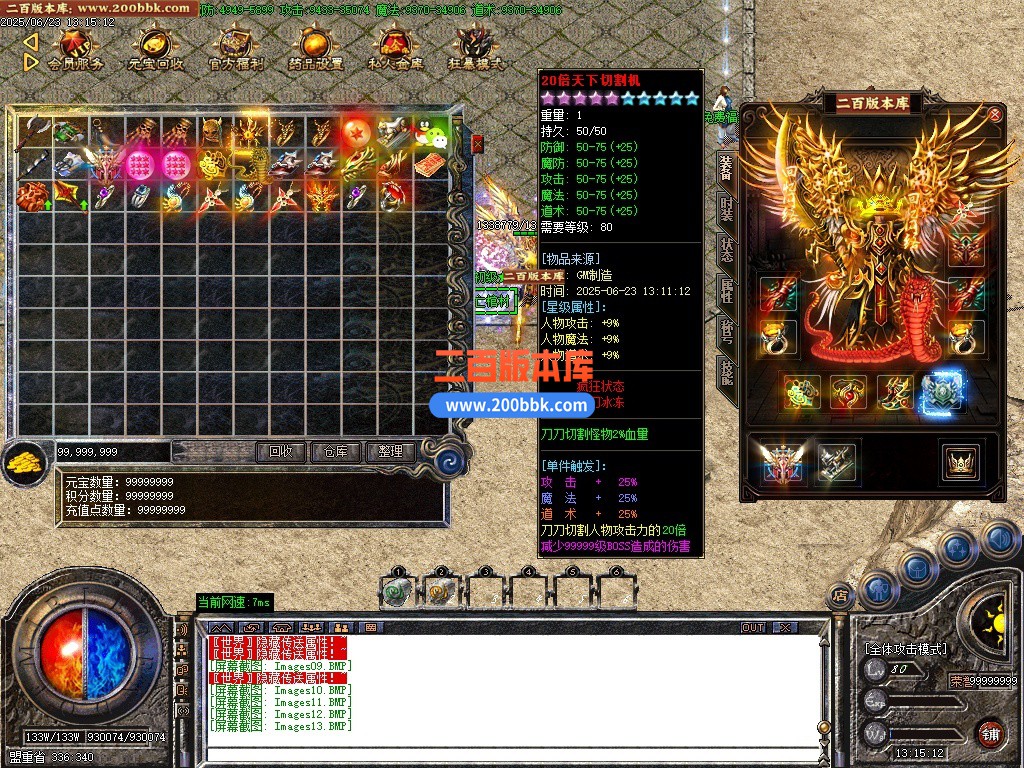Click the 回收 button under the bag
The width and height of the screenshot is (1024, 768).
pyautogui.click(x=281, y=451)
